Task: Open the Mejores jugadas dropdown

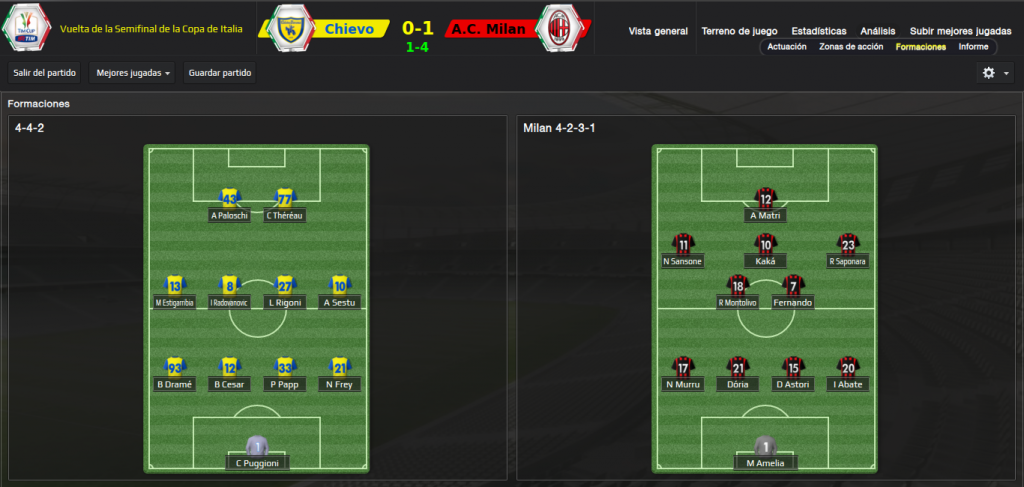Action: tap(131, 73)
